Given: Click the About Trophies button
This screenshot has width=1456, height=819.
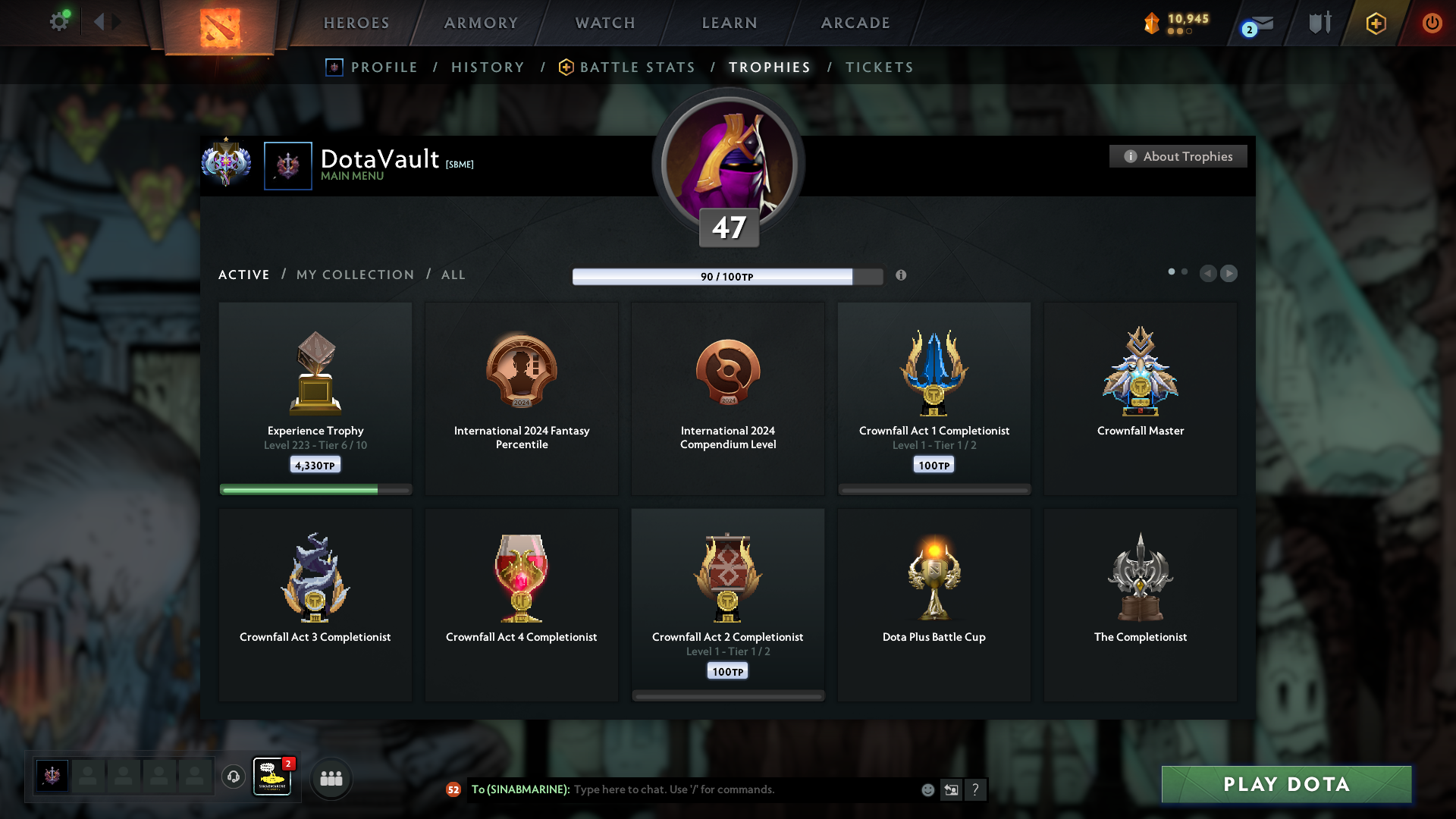Looking at the screenshot, I should tap(1178, 156).
